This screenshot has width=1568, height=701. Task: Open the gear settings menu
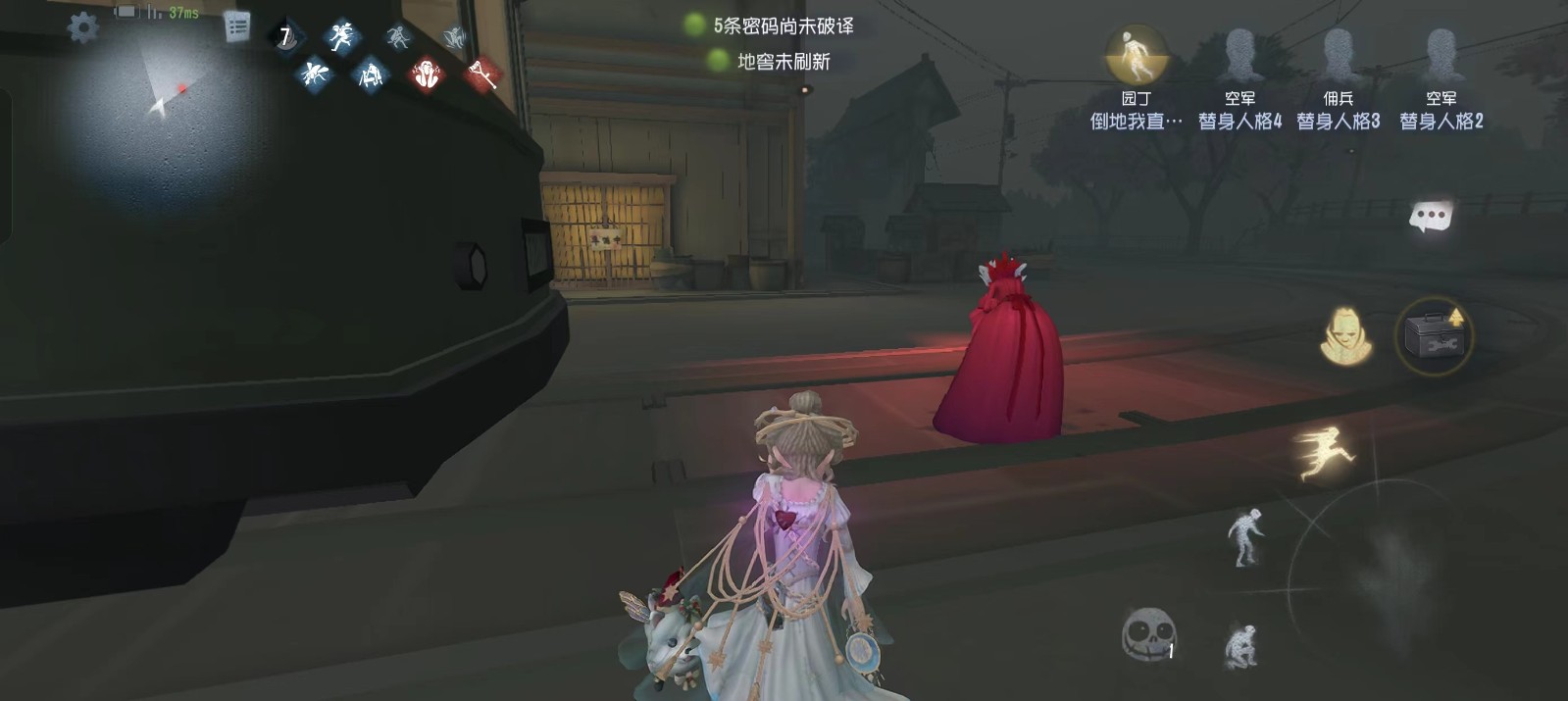82,26
